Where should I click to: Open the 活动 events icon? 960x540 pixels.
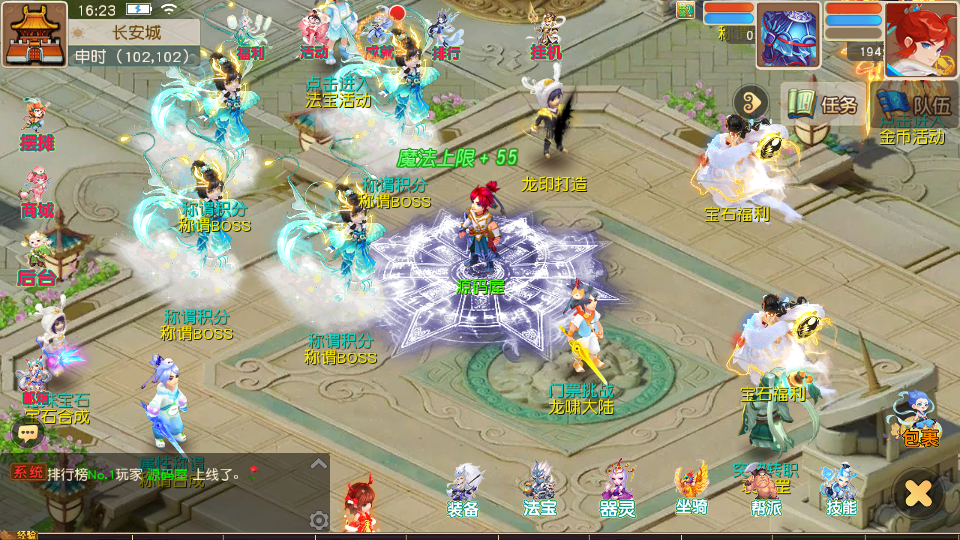[x=315, y=36]
